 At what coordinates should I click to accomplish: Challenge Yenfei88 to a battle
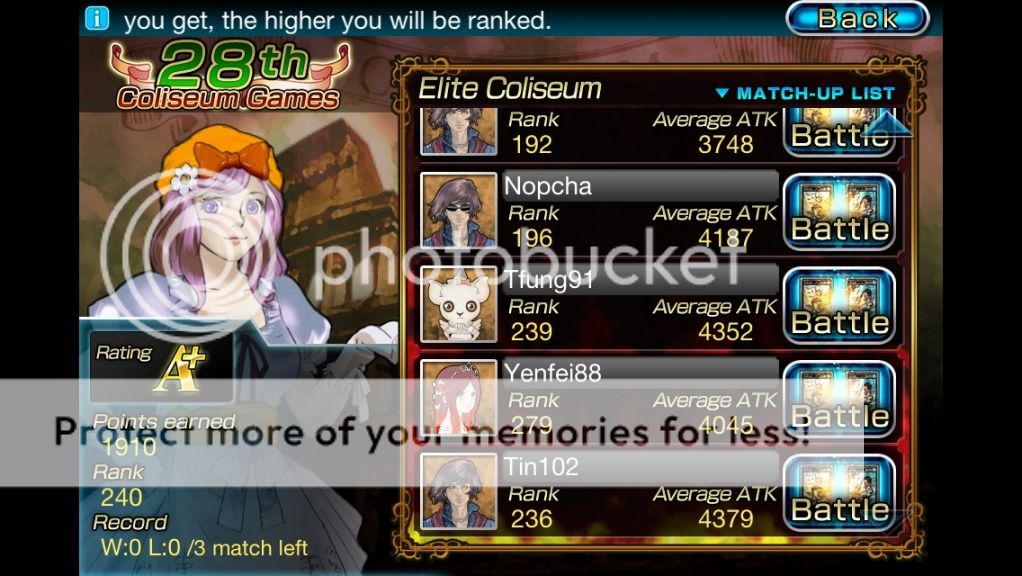click(x=838, y=400)
